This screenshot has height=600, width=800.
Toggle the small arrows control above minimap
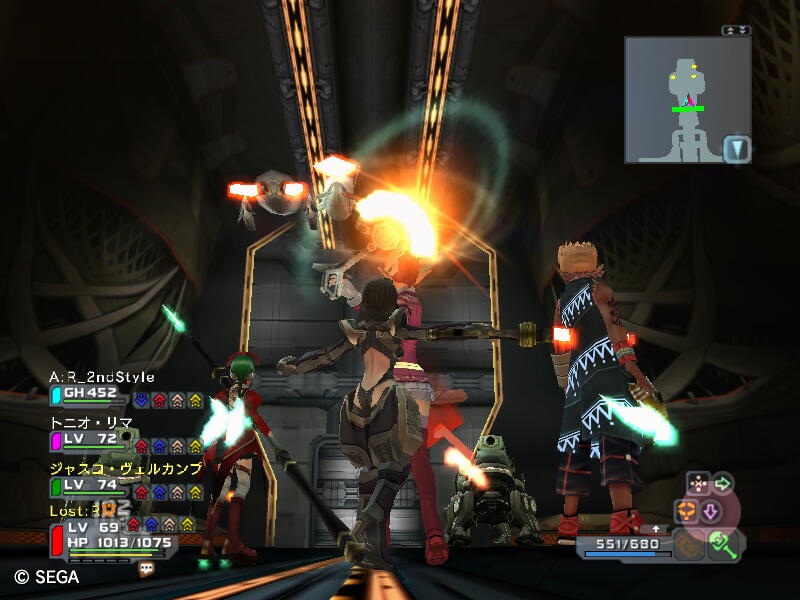click(736, 30)
